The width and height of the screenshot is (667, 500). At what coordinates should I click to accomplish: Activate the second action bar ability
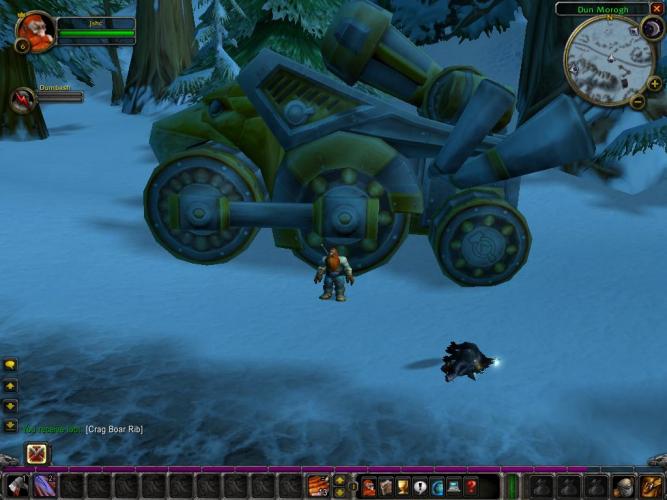pyautogui.click(x=45, y=487)
